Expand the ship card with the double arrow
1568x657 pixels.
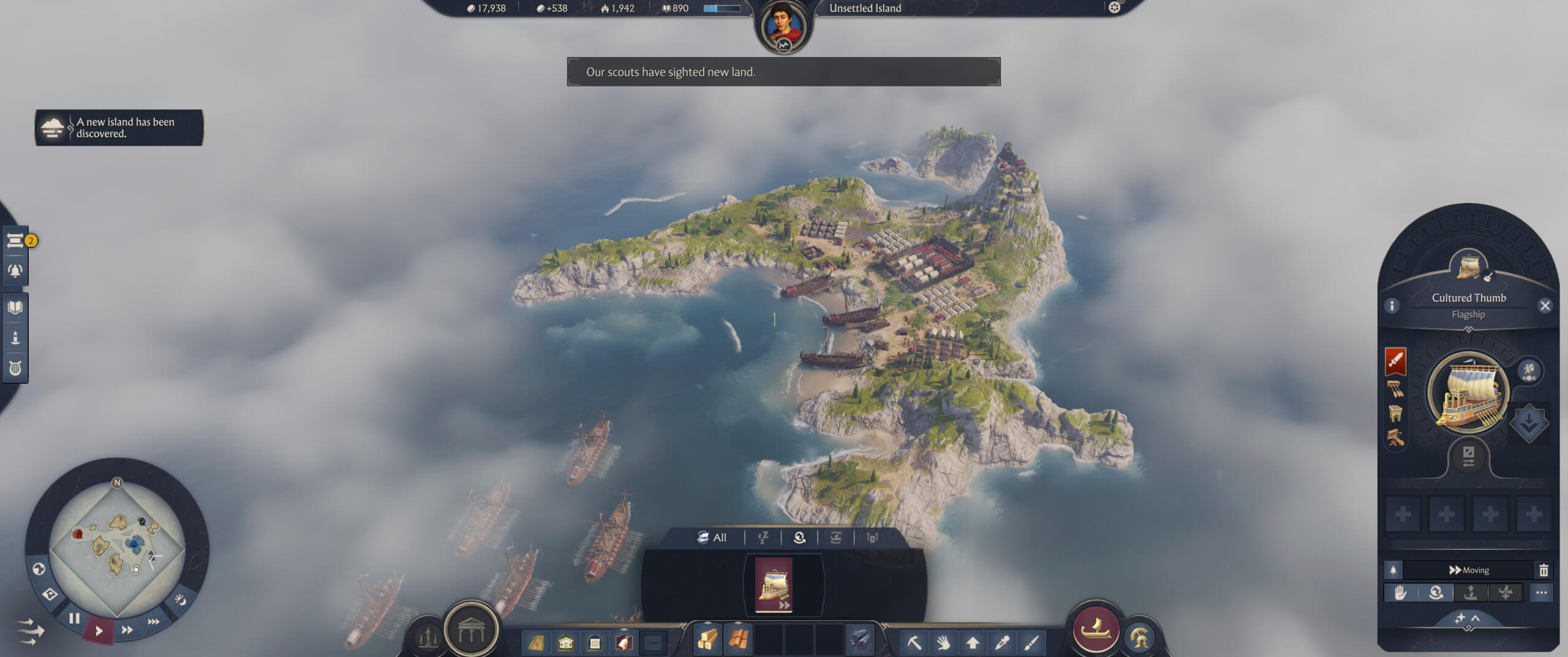[785, 607]
